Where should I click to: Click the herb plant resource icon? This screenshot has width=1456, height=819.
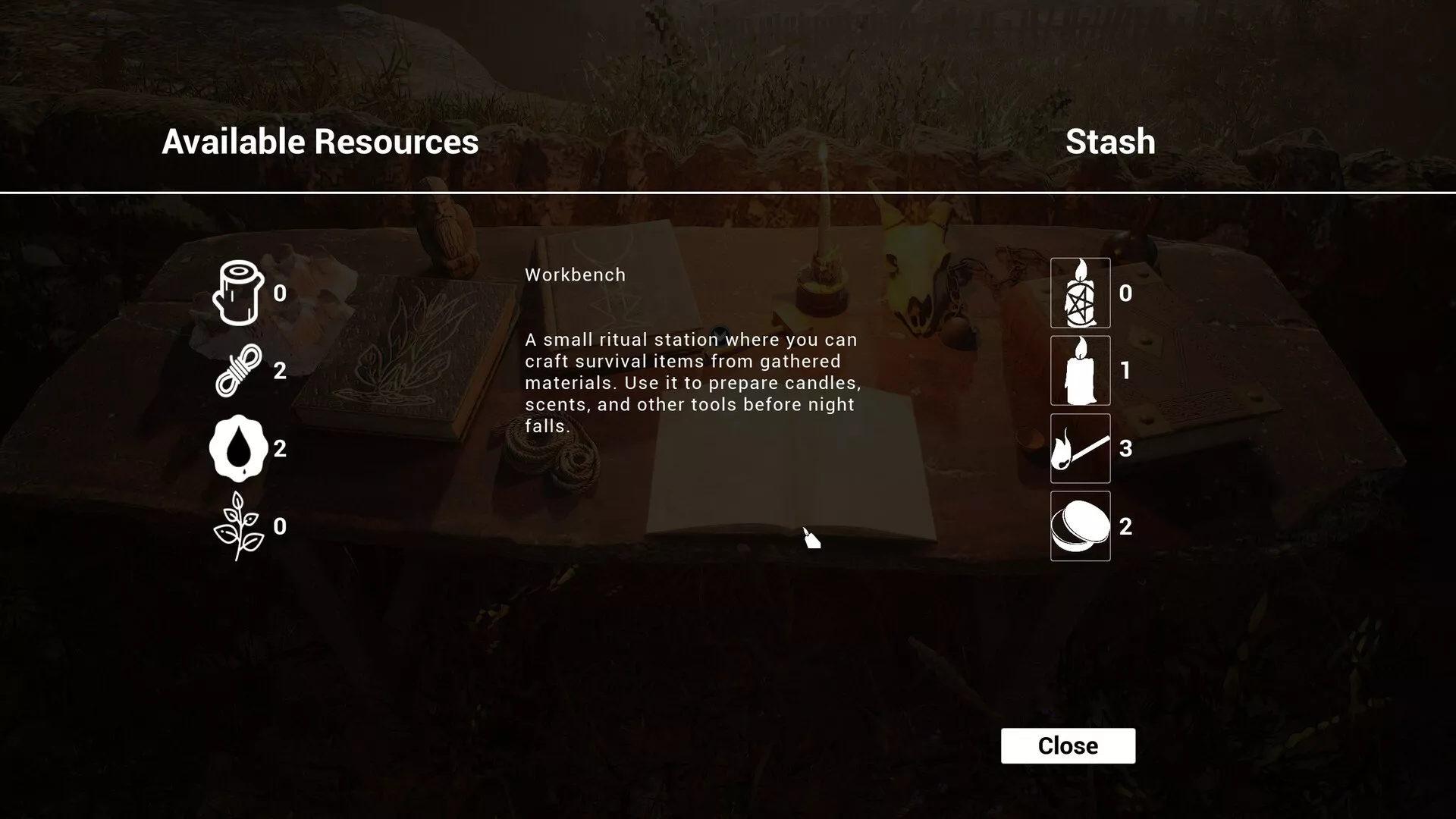tap(239, 526)
